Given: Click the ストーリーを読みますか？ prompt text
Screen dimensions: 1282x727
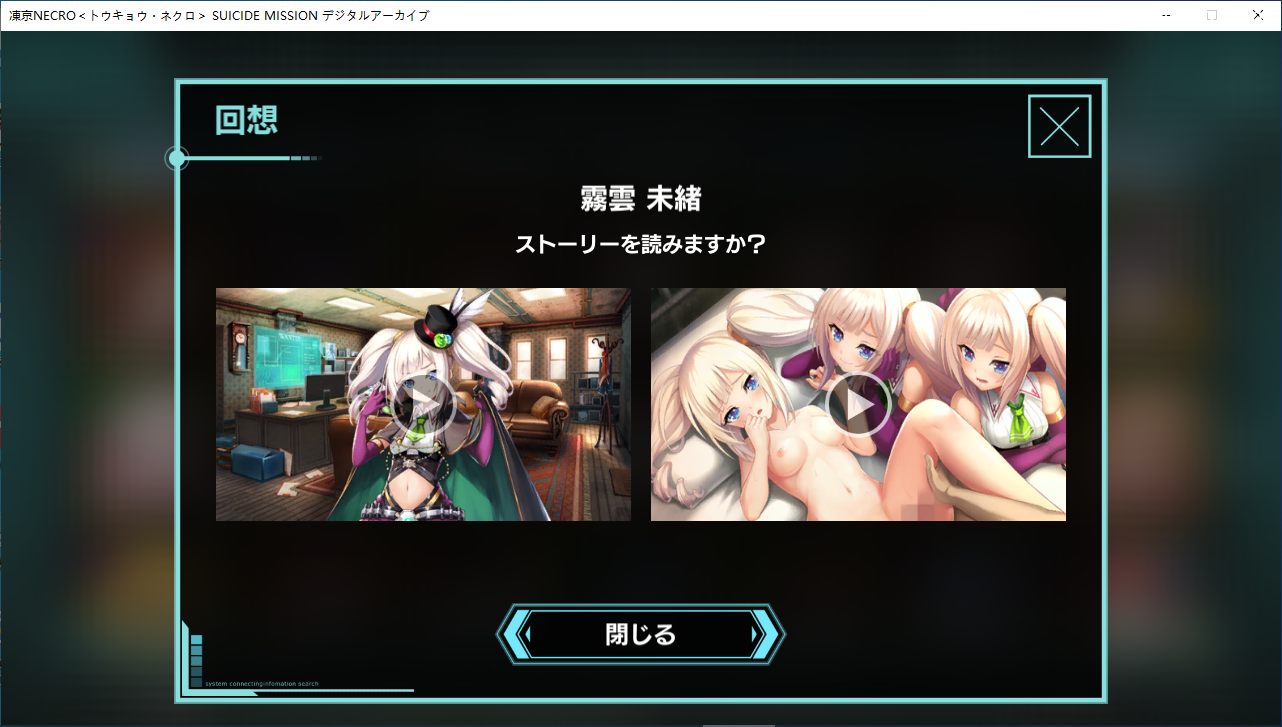Looking at the screenshot, I should click(x=641, y=242).
